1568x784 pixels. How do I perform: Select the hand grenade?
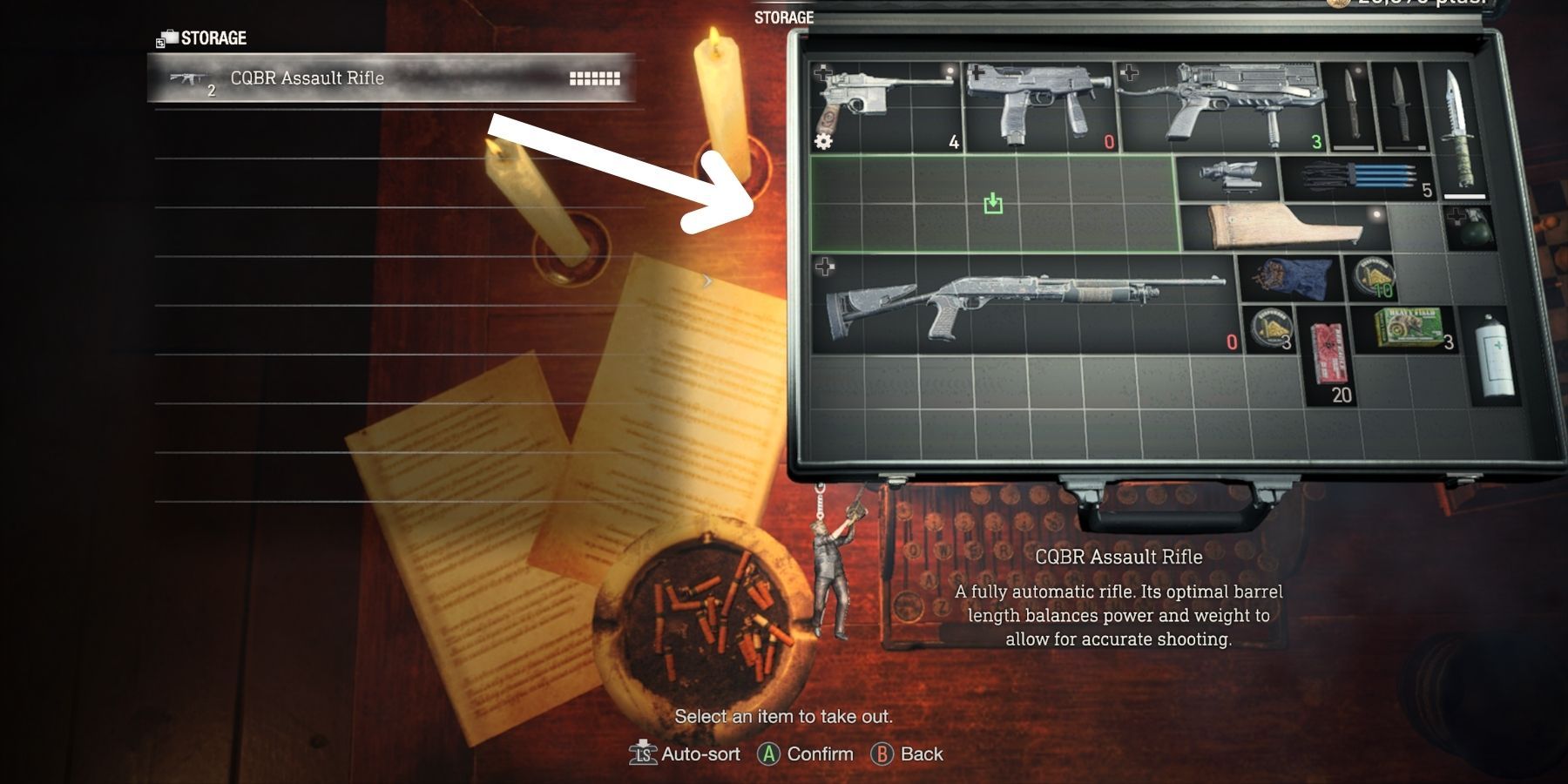[x=1470, y=227]
